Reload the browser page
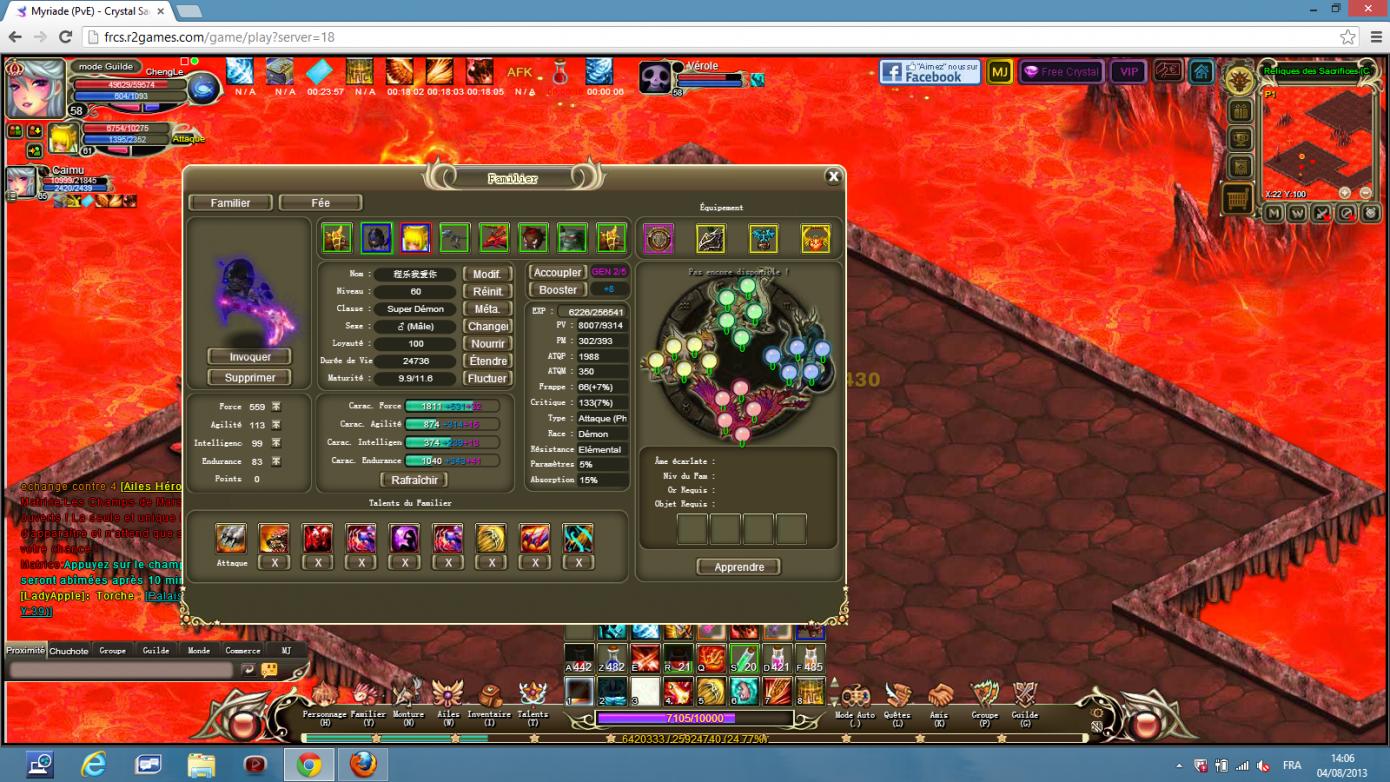 (65, 37)
